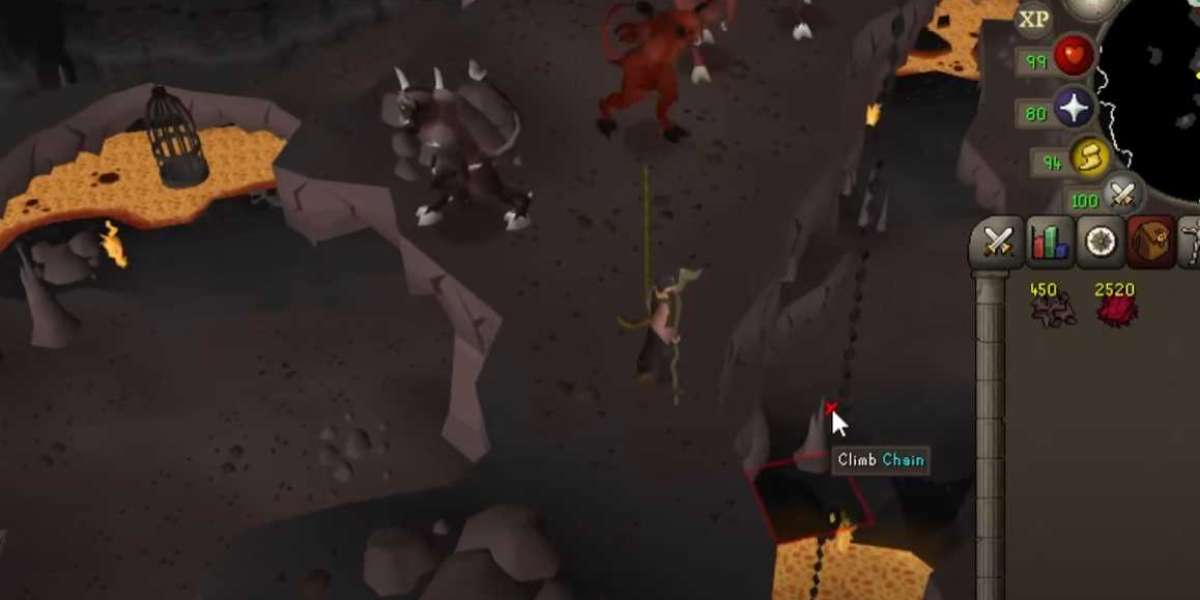The height and width of the screenshot is (600, 1200).
Task: Activate the special attack crossed-swords orb
Action: click(x=1123, y=195)
